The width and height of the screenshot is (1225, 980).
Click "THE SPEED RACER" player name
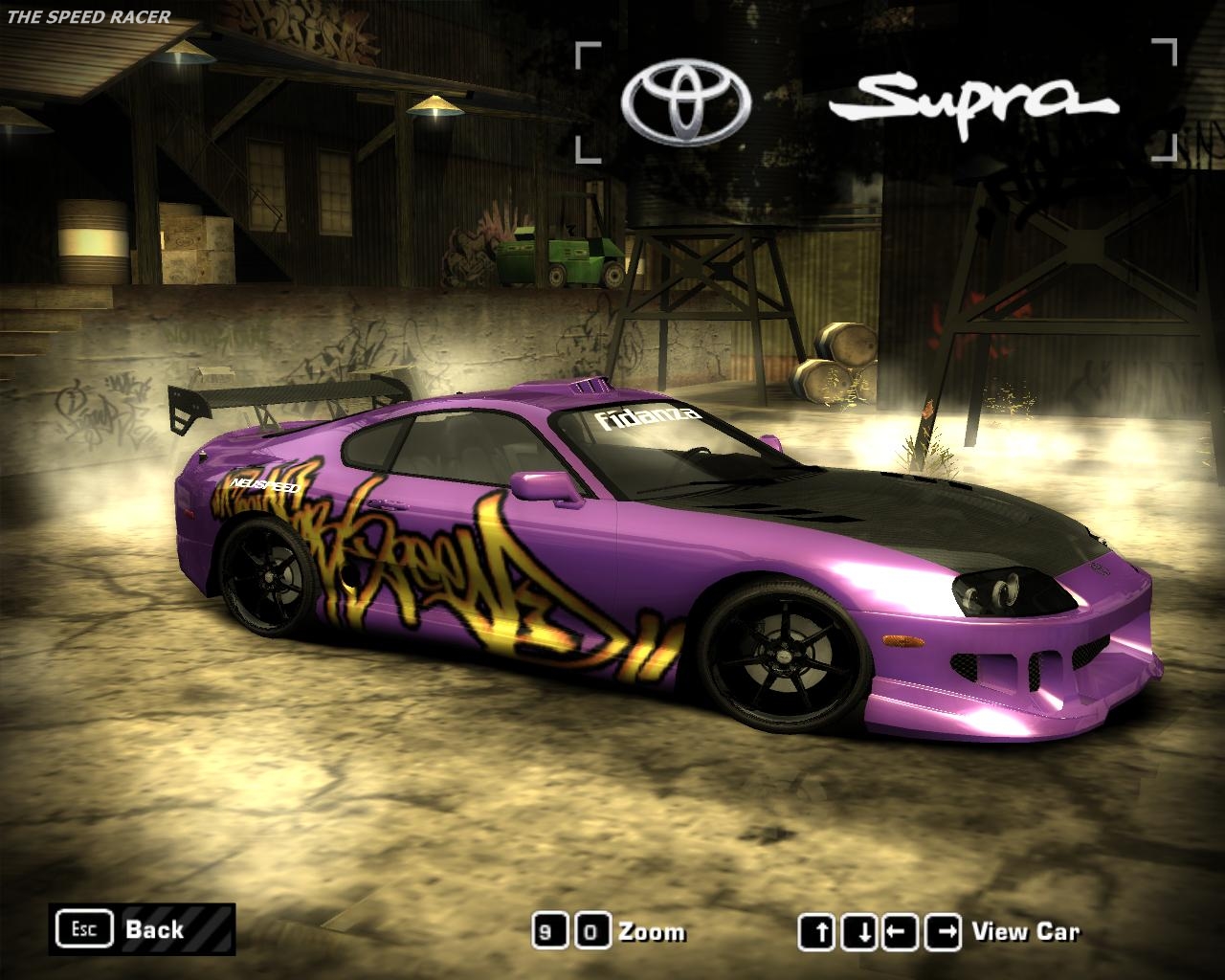coord(88,15)
